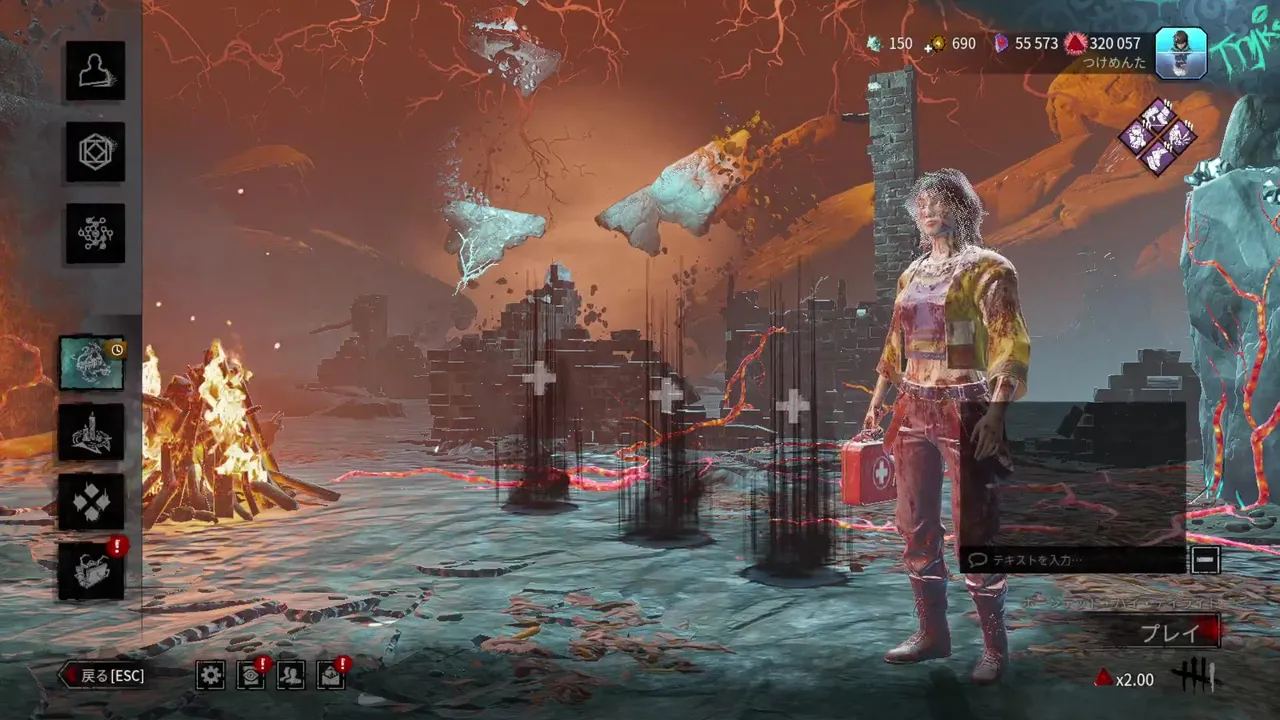
Task: Open the Bloodweb node icon
Action: coord(95,233)
